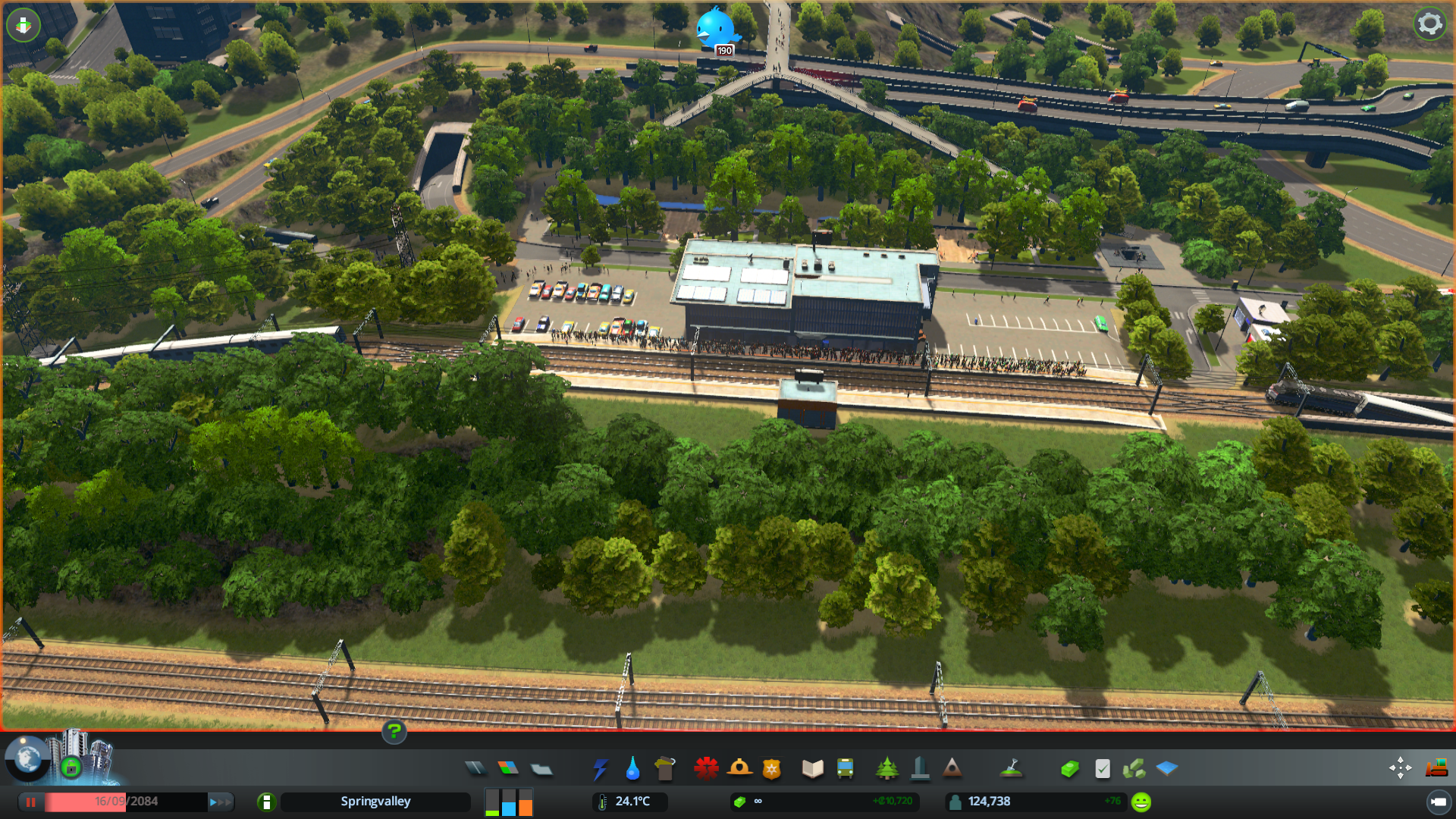Open the Policies panel
The height and width of the screenshot is (819, 1456).
[1103, 768]
